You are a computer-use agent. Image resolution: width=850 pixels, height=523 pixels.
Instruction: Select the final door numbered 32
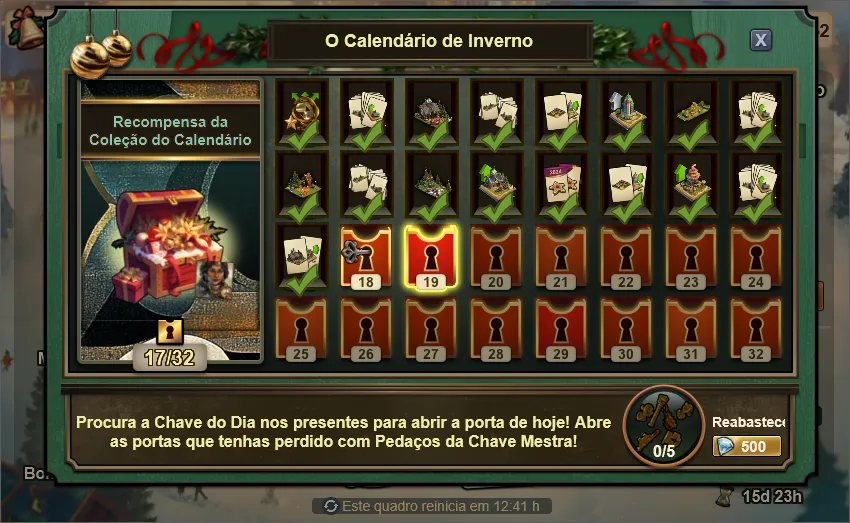[756, 326]
